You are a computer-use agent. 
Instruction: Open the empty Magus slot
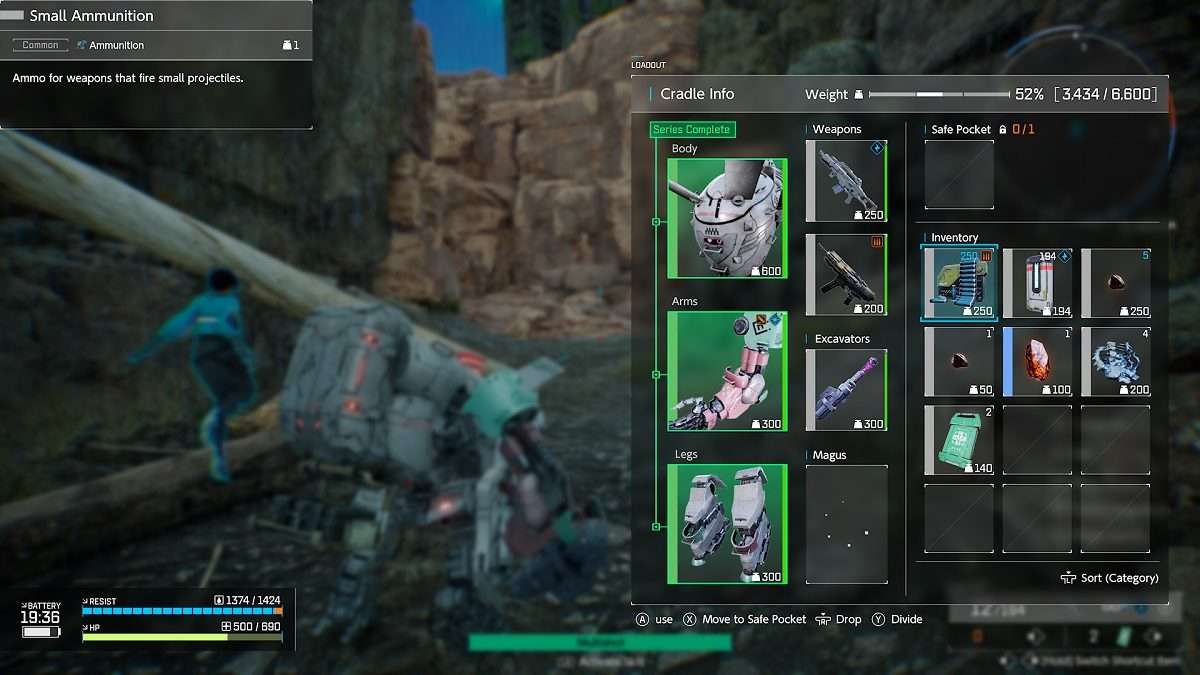tap(846, 524)
